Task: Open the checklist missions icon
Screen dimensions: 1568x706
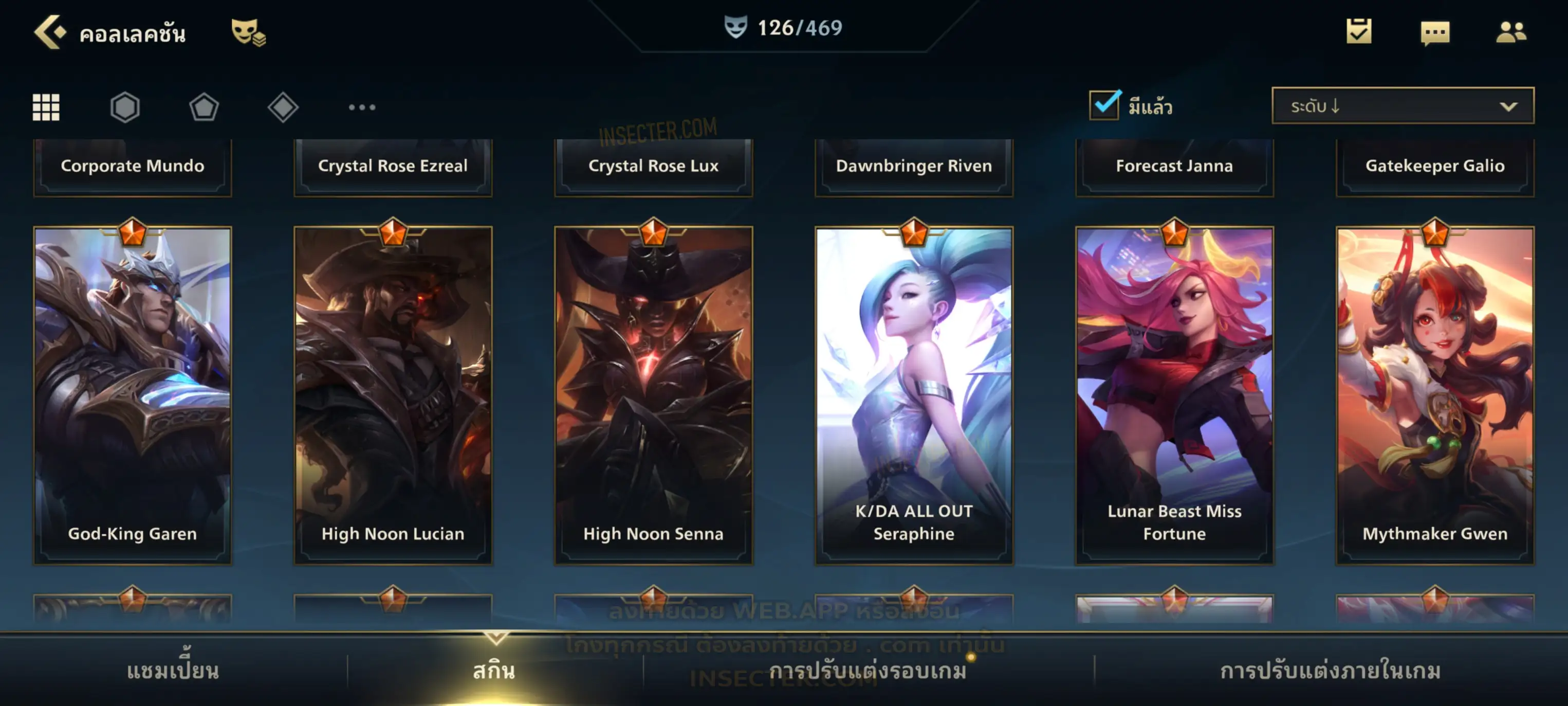Action: [x=1359, y=31]
